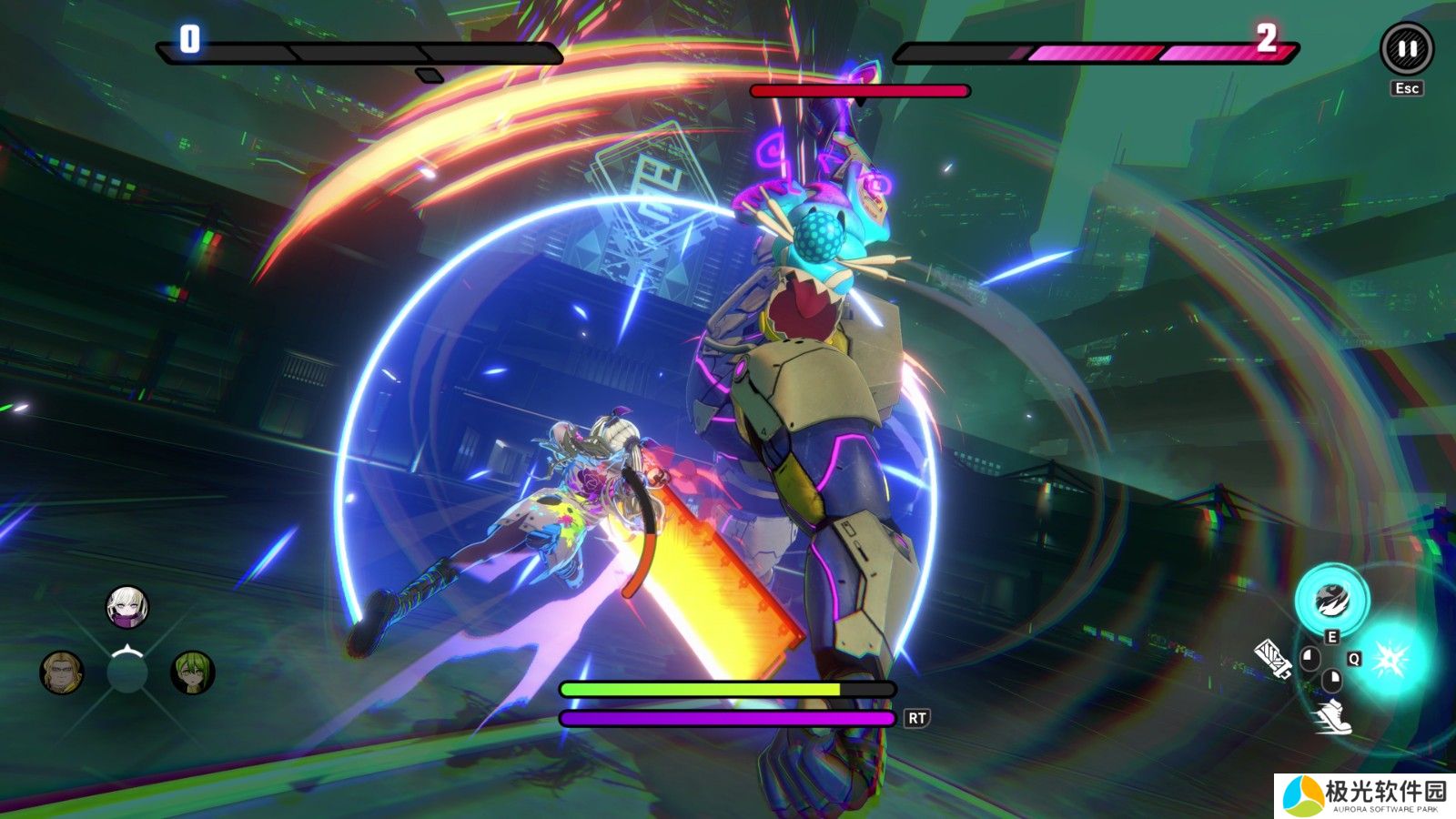
Task: Pause the game with the pause button
Action: [1406, 49]
